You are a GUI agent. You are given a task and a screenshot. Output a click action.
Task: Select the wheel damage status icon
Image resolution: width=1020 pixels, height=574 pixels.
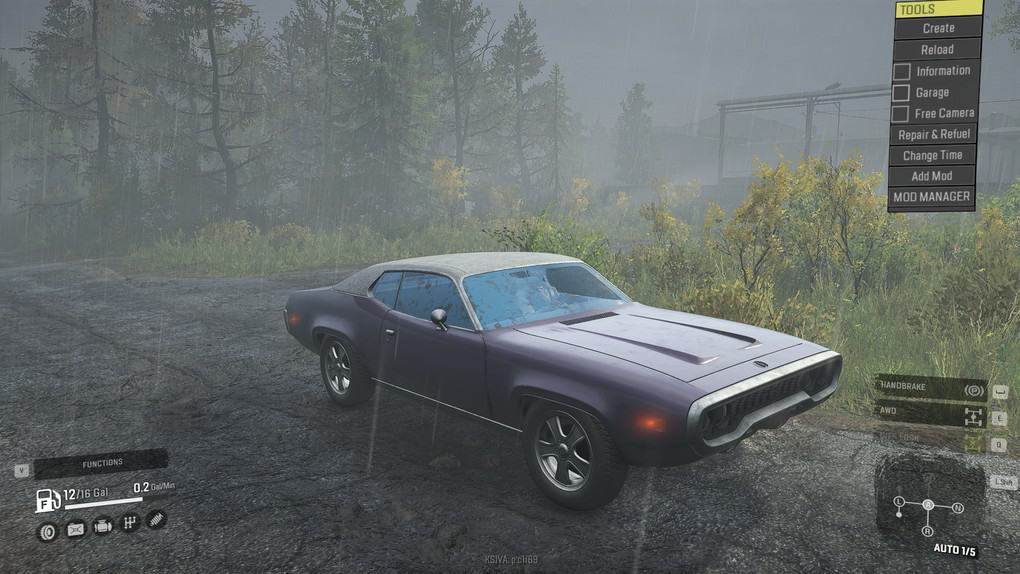pyautogui.click(x=47, y=531)
